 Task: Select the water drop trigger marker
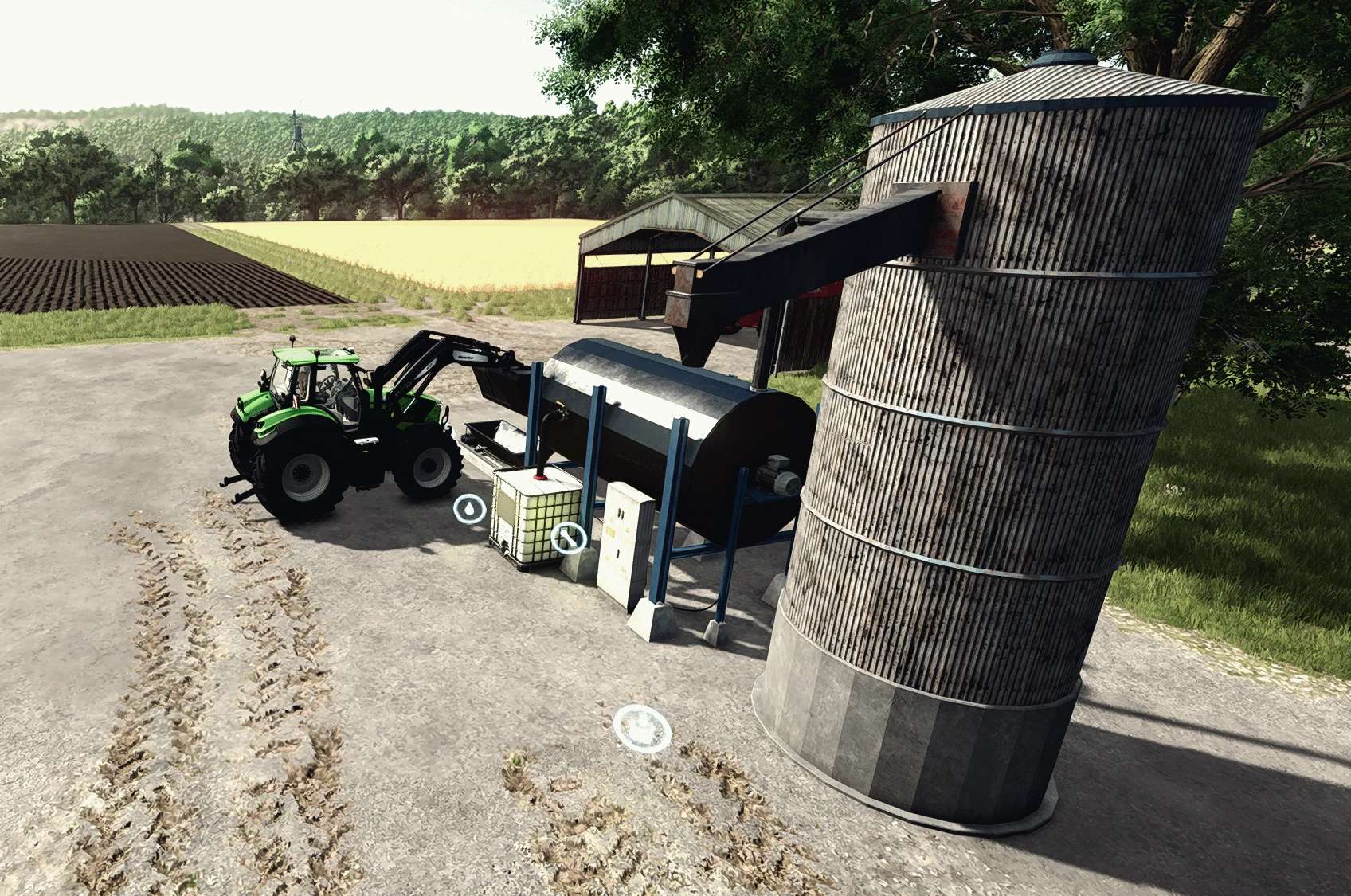tap(470, 508)
